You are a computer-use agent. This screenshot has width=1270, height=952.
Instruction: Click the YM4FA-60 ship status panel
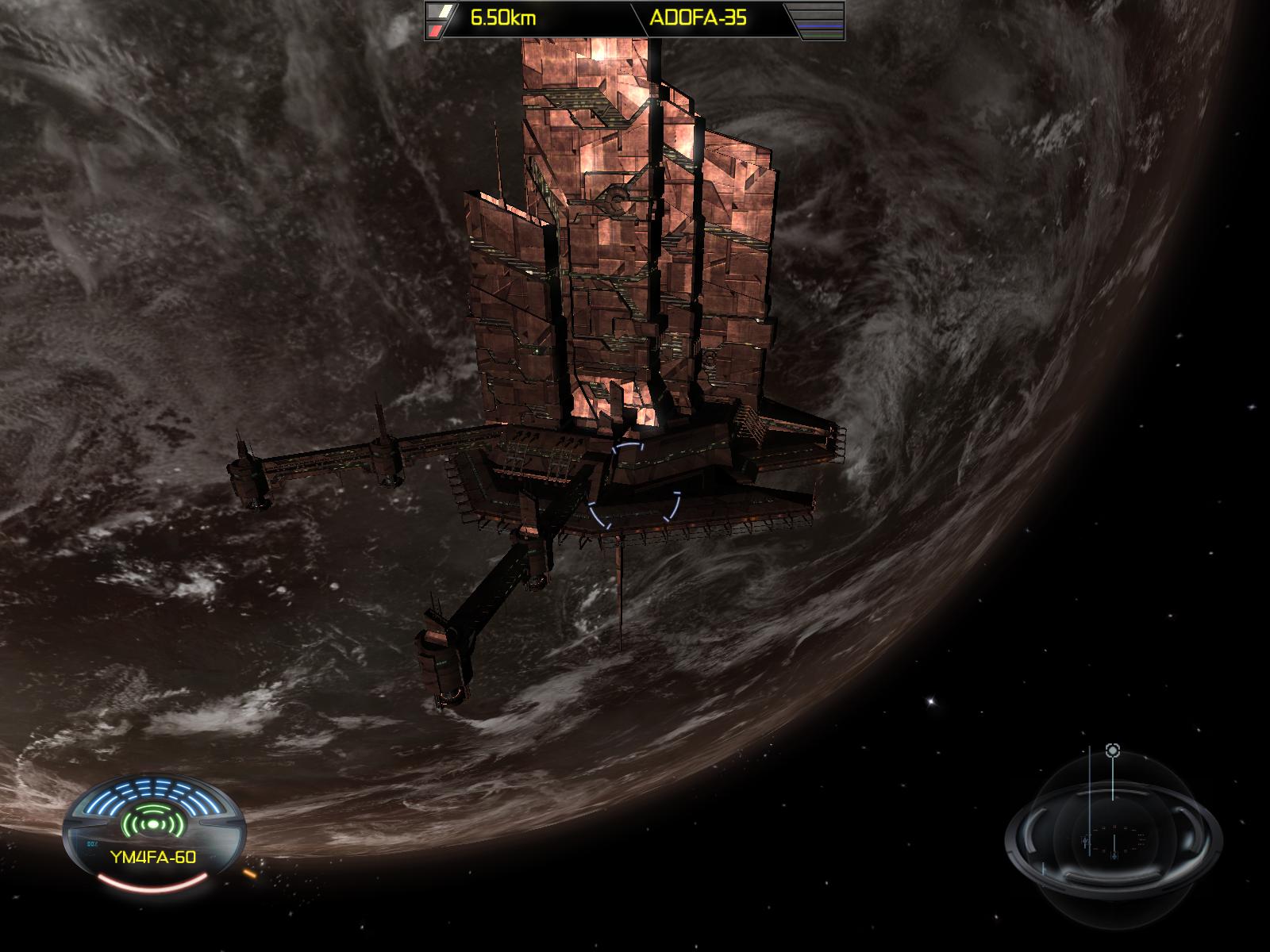[152, 831]
